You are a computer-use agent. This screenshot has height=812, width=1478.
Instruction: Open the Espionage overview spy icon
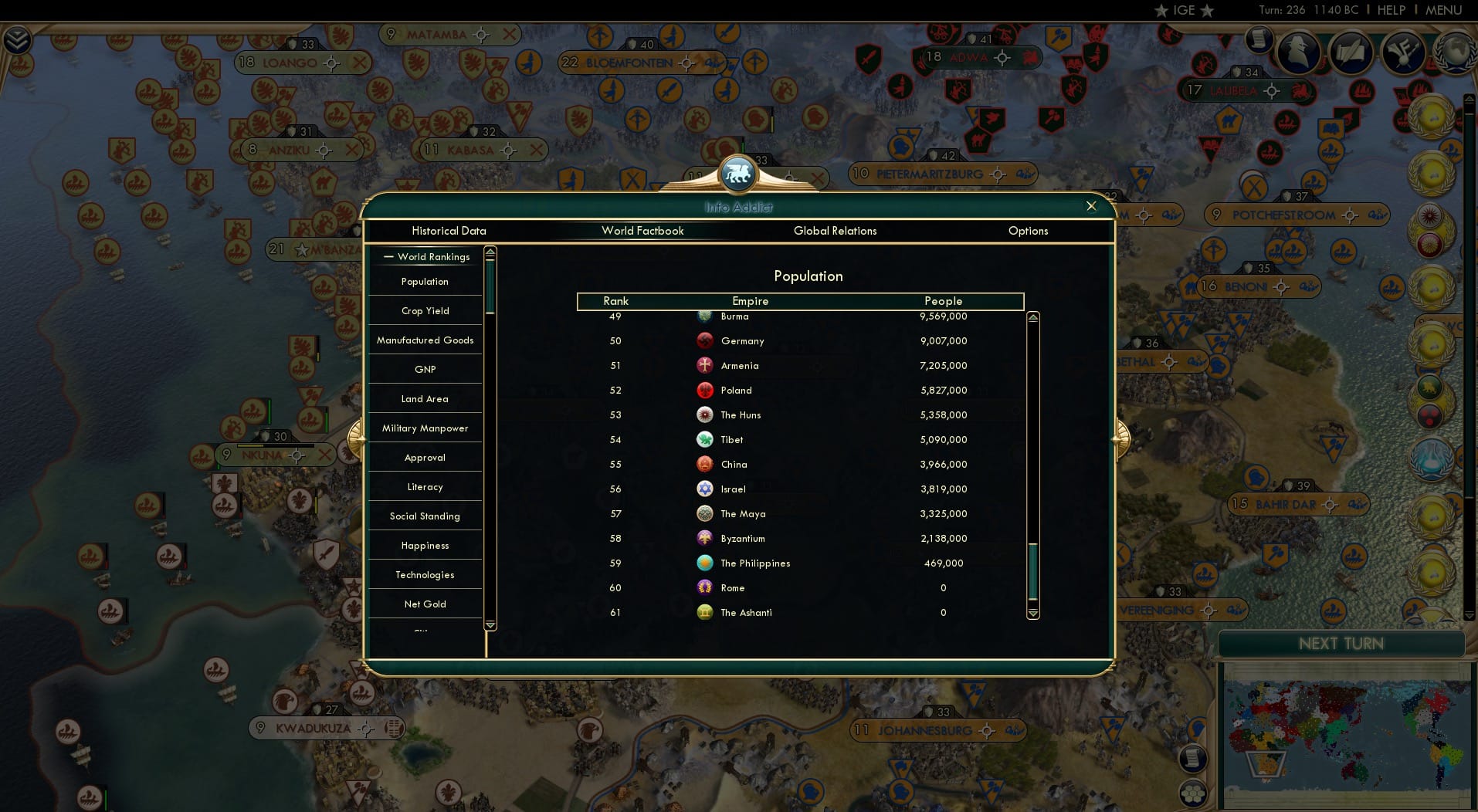tap(1297, 52)
